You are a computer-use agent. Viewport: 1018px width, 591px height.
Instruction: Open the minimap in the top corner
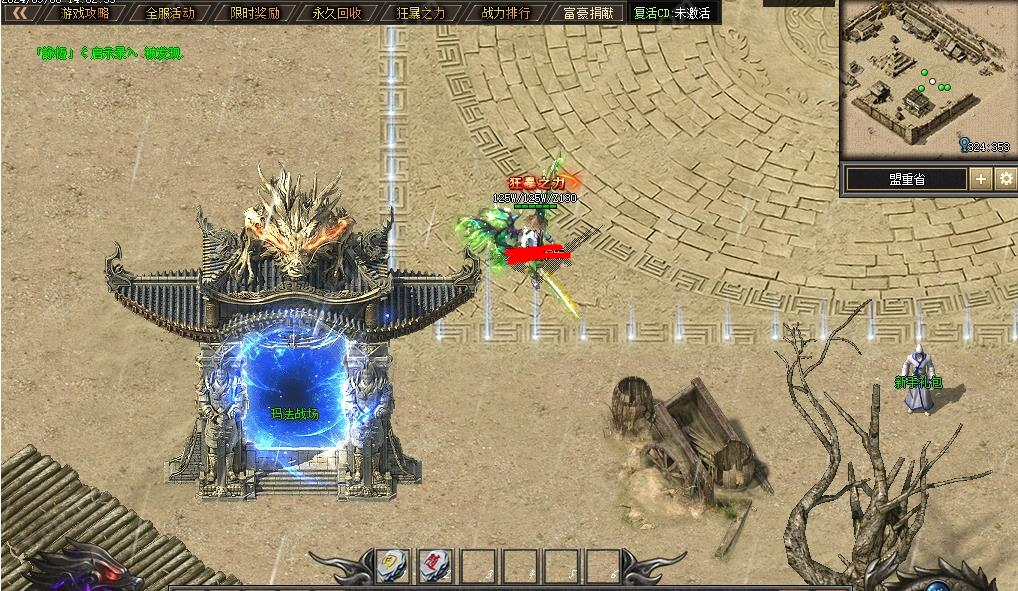tap(927, 78)
